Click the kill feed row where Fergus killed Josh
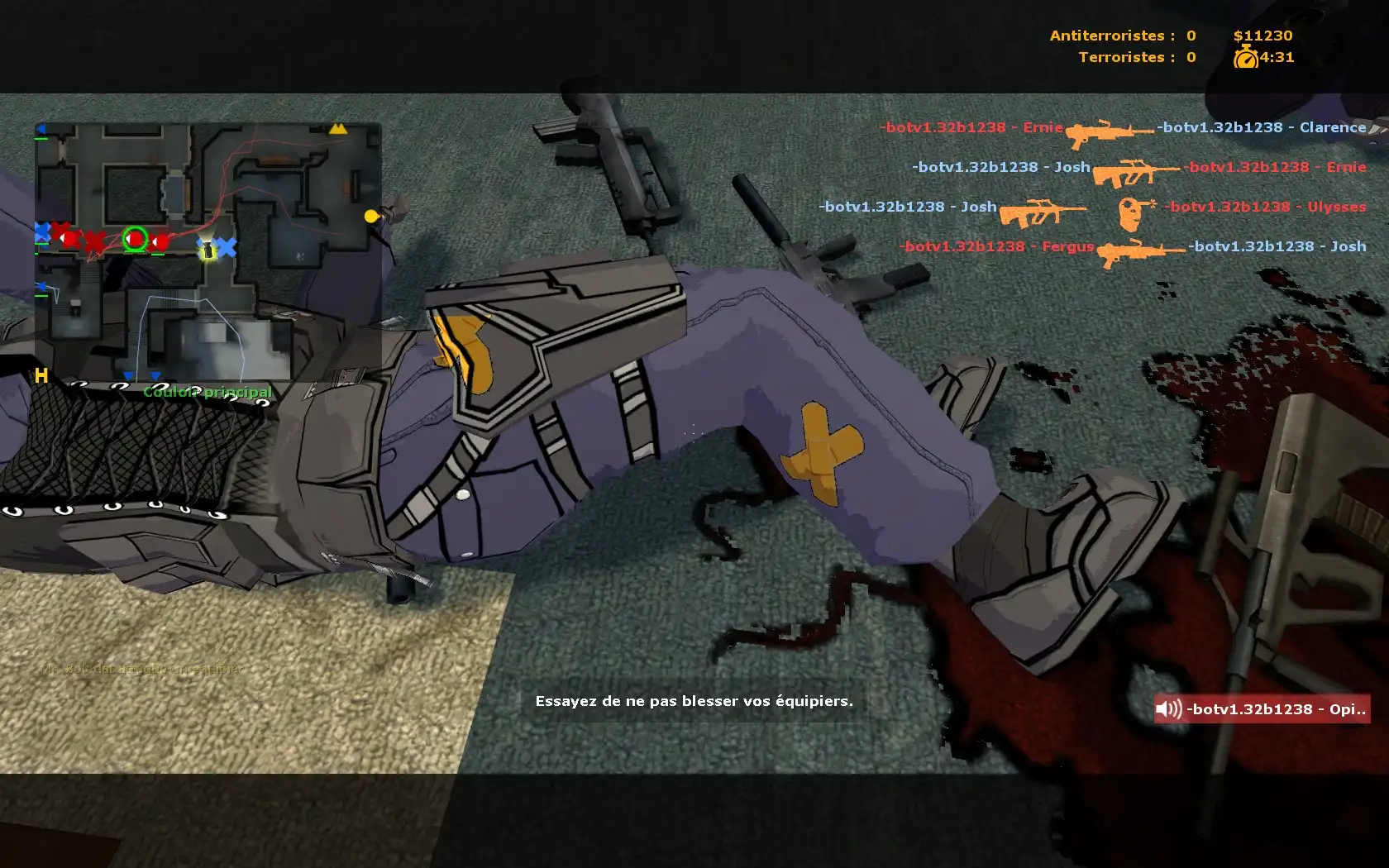Screen dimensions: 1389x868 (x=1133, y=247)
